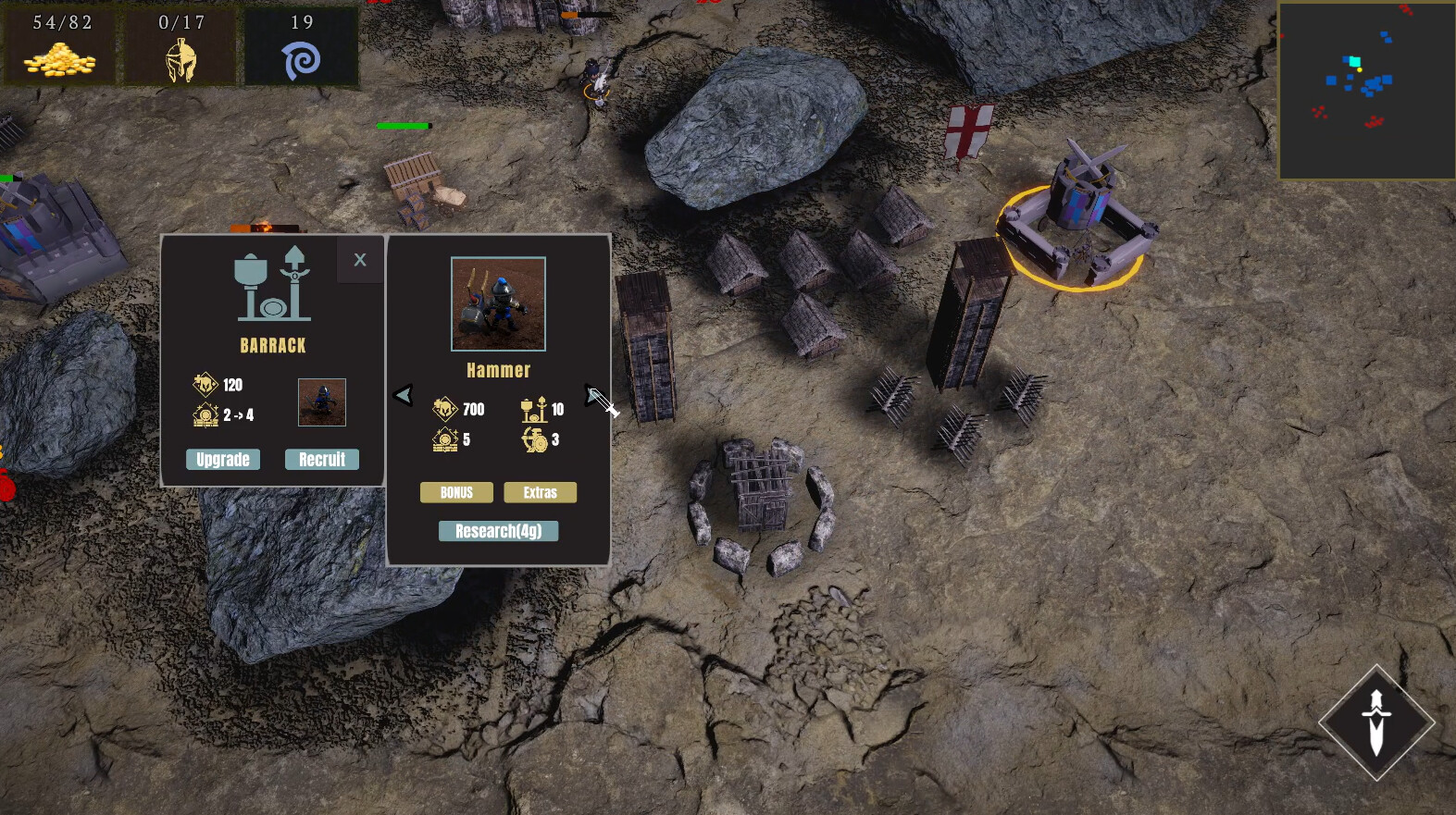Upgrade the Barrack
The height and width of the screenshot is (815, 1456).
point(223,460)
